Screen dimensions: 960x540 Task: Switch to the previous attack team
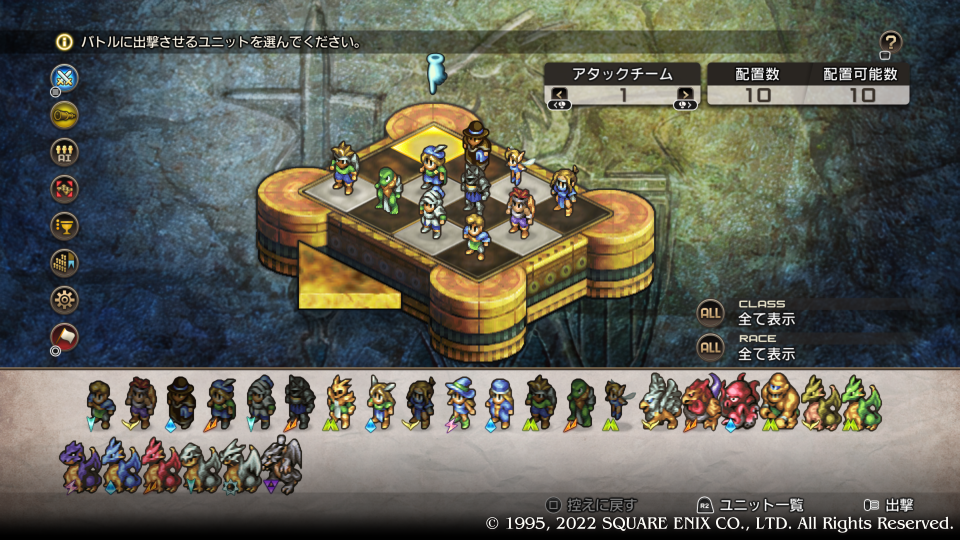pos(560,95)
